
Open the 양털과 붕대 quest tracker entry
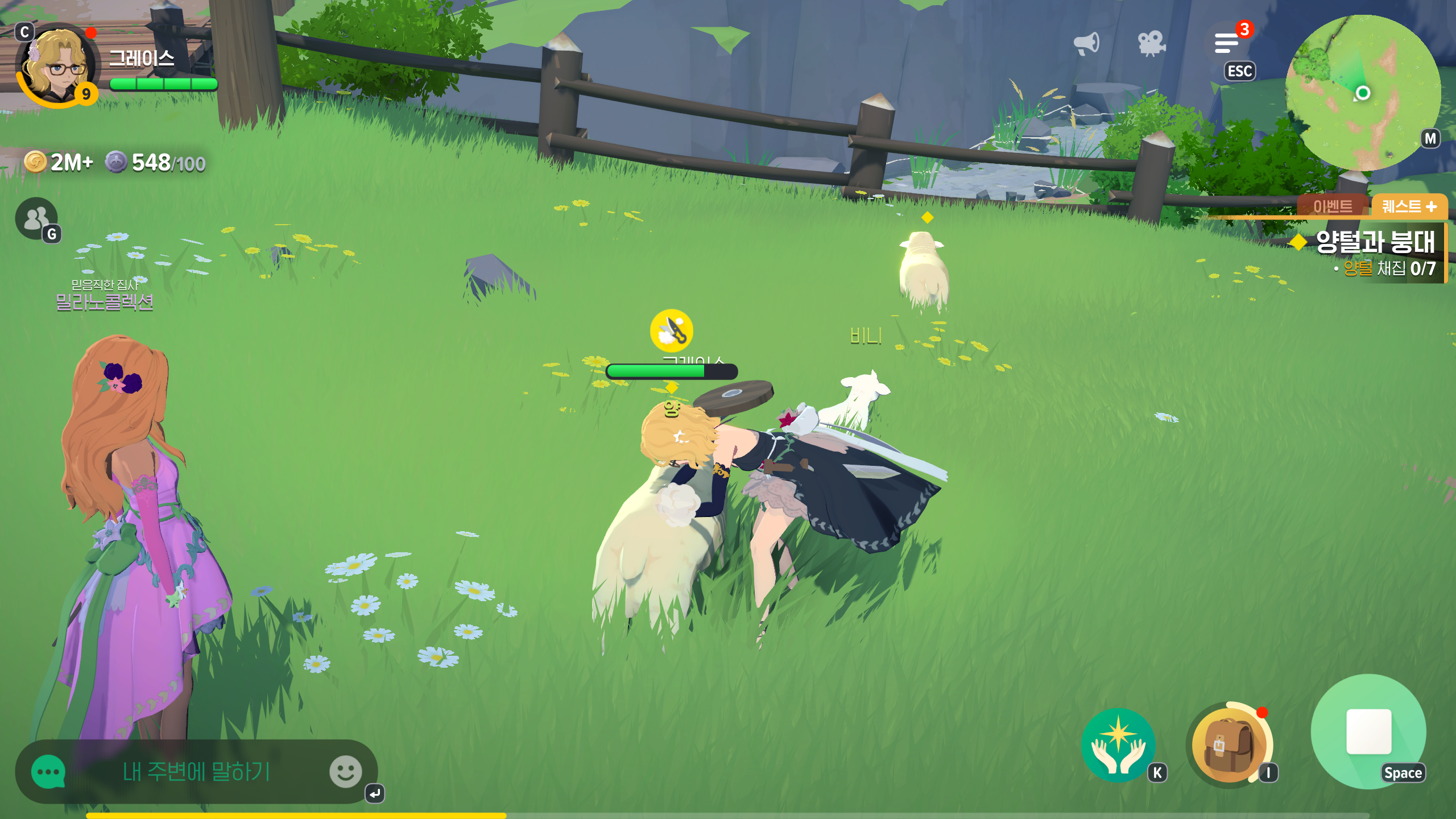coord(1375,242)
